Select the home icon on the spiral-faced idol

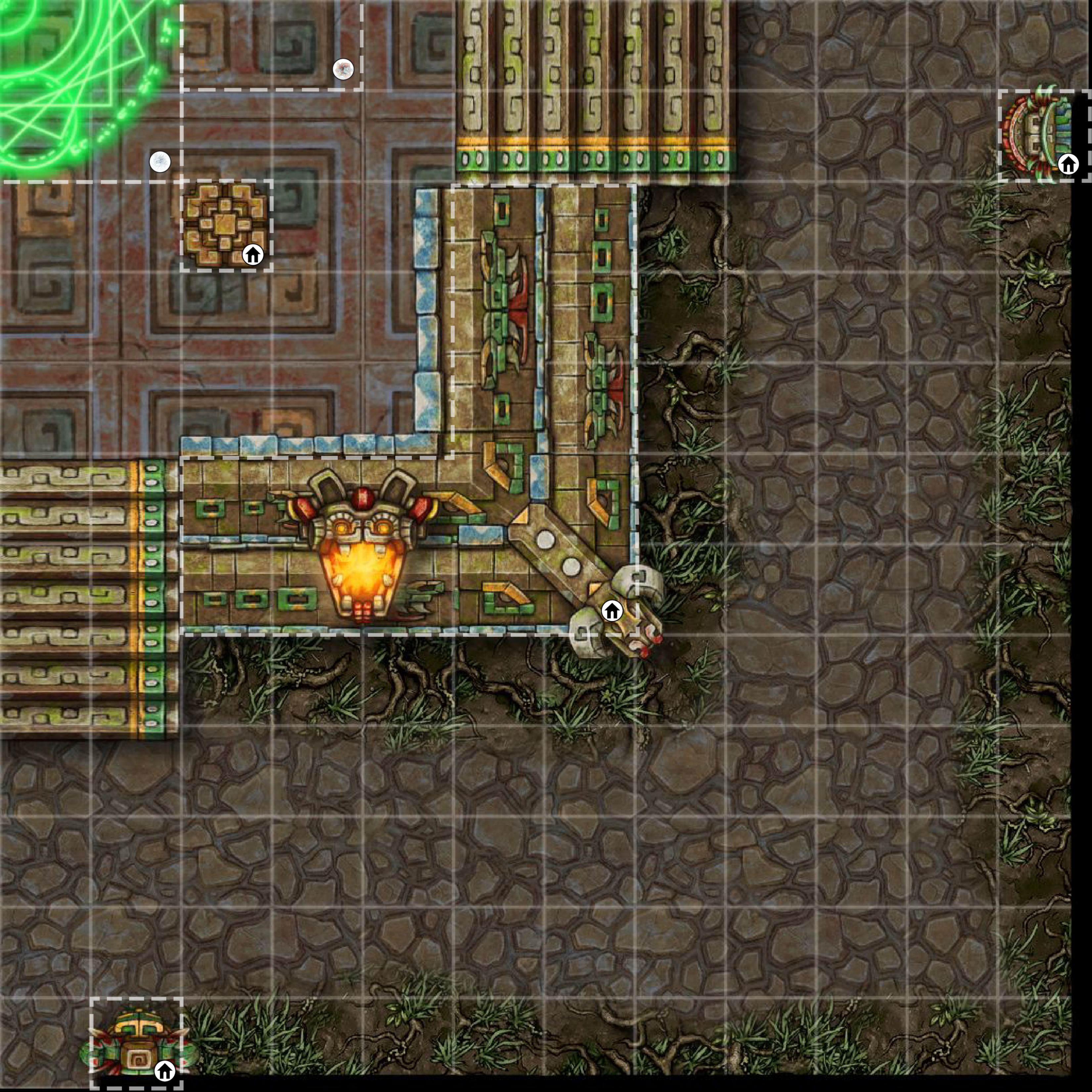164,1070
